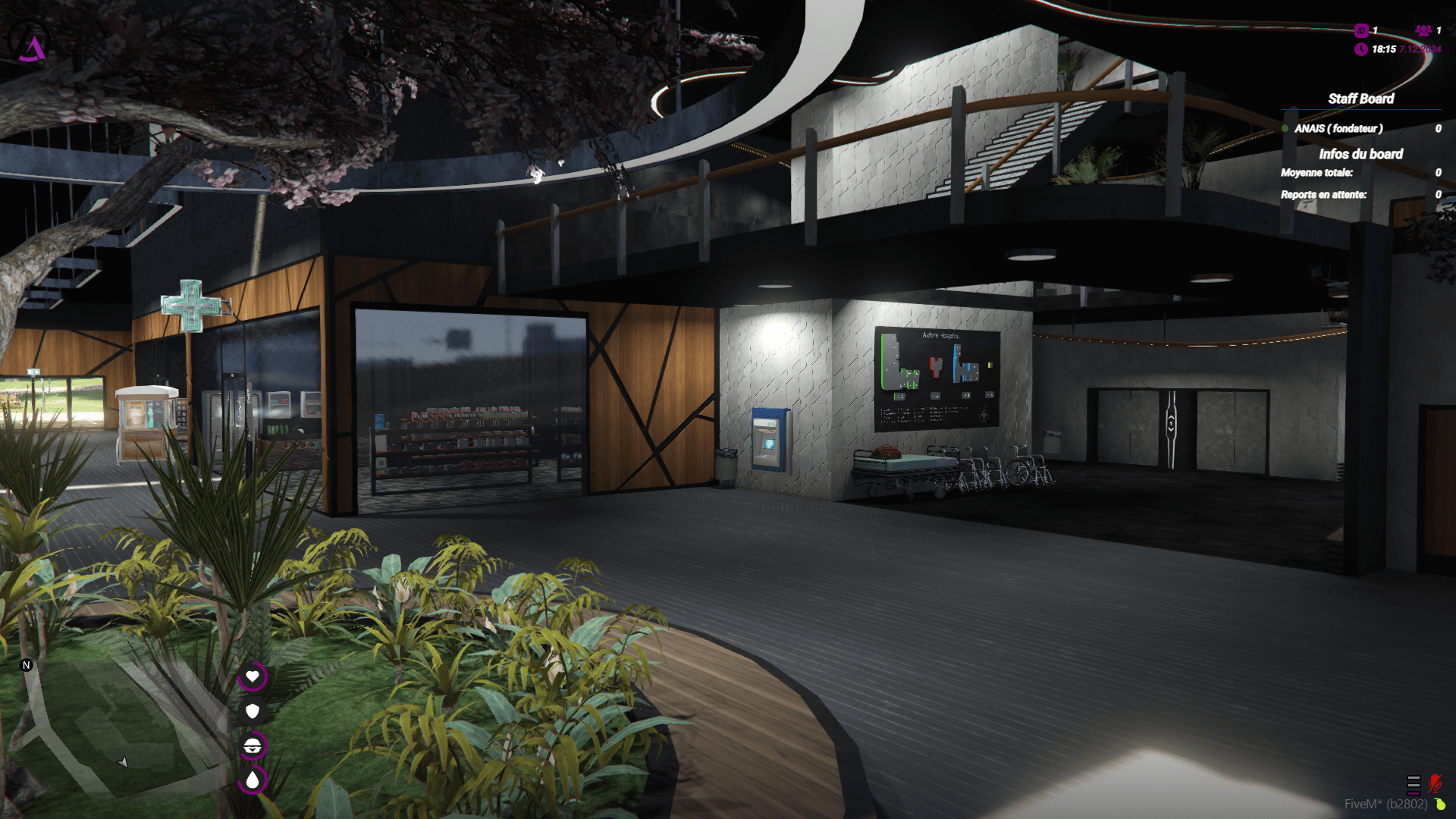The height and width of the screenshot is (819, 1456).
Task: Click the health heart HUD icon
Action: (x=253, y=677)
